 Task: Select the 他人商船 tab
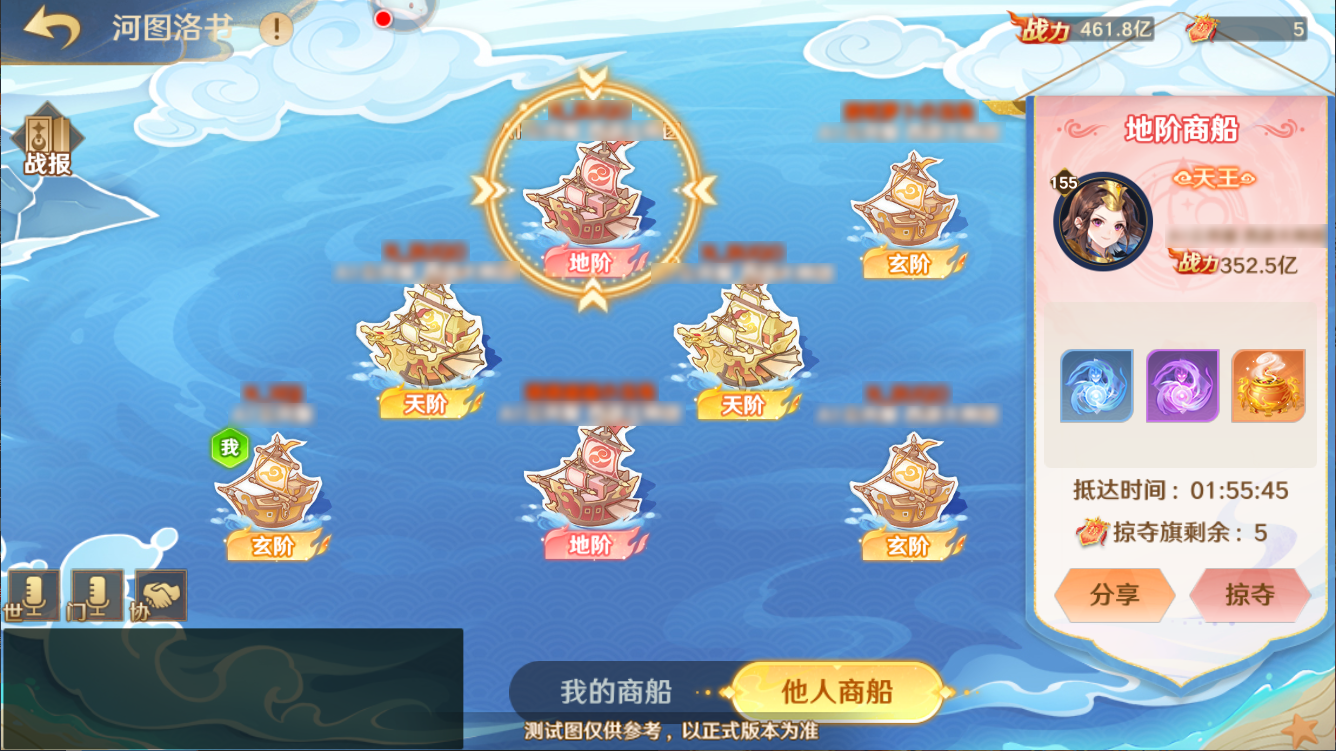click(x=836, y=691)
